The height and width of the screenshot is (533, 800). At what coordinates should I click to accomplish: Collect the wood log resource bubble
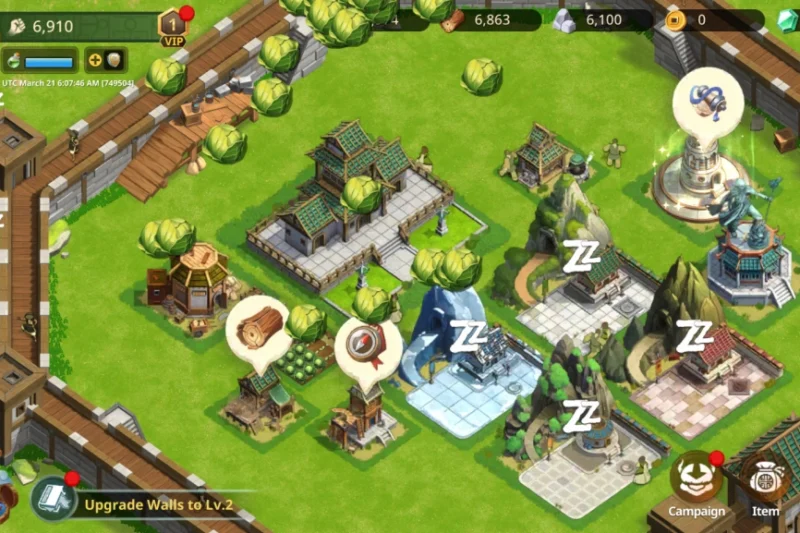pyautogui.click(x=257, y=328)
